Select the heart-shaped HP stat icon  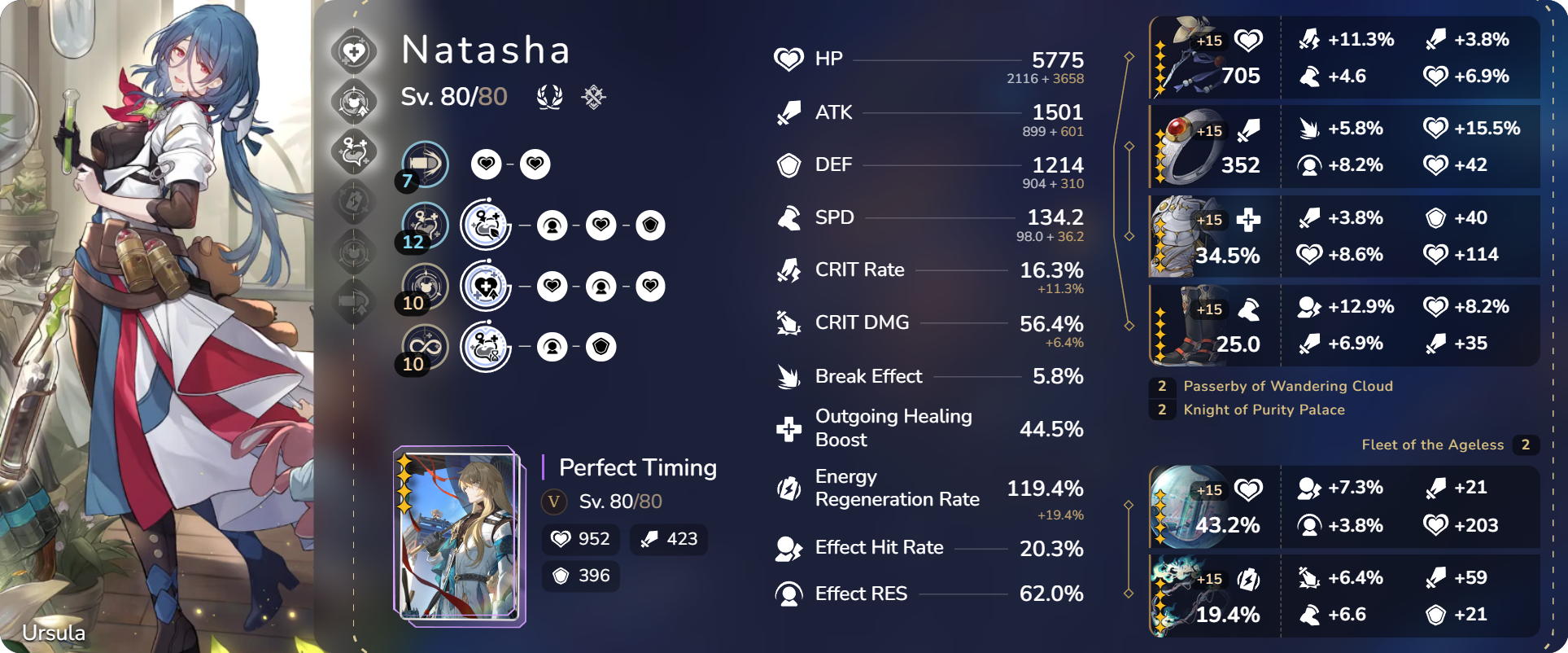tap(788, 59)
